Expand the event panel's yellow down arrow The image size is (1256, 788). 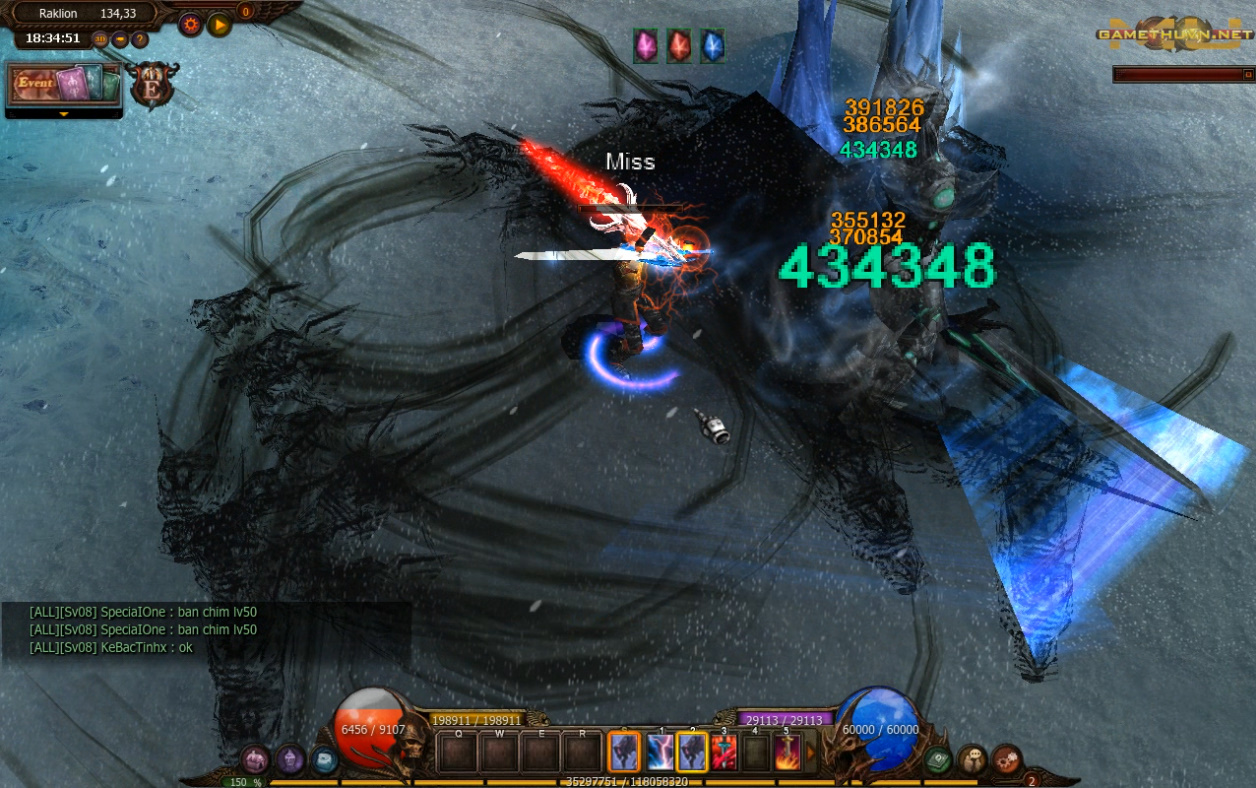(x=64, y=114)
